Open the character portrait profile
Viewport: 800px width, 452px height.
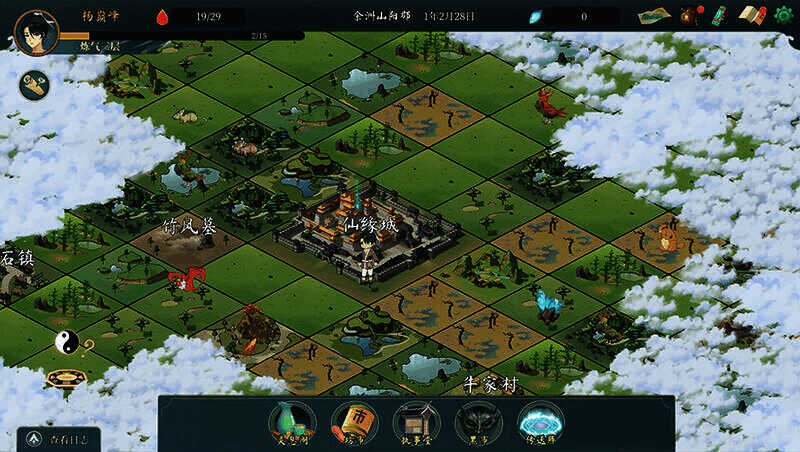pos(36,32)
